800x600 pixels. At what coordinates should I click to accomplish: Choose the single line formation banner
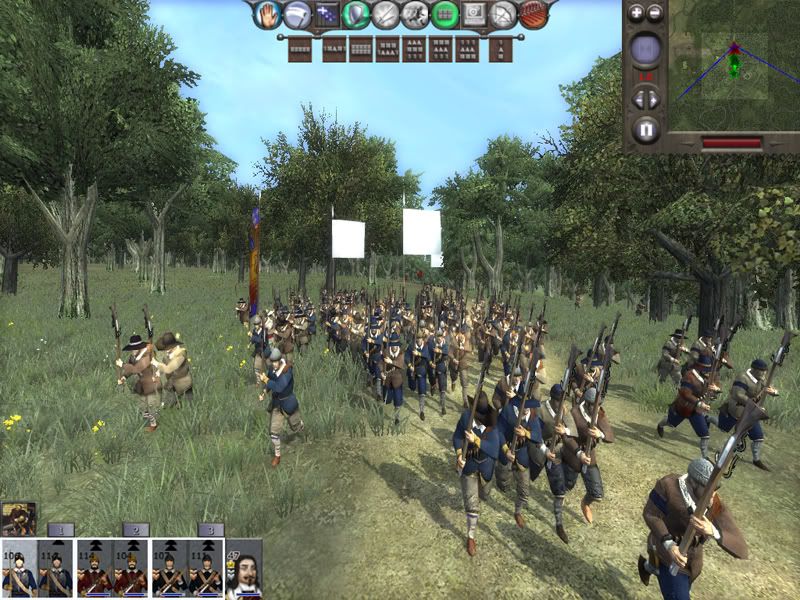tap(299, 49)
